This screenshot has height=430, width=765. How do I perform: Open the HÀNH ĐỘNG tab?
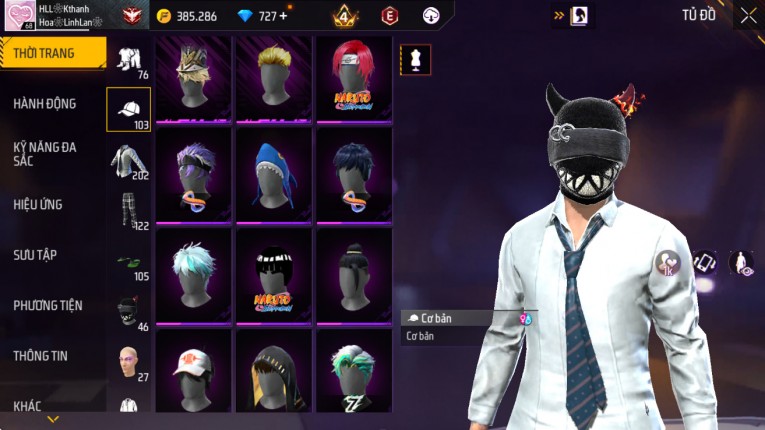[x=46, y=103]
